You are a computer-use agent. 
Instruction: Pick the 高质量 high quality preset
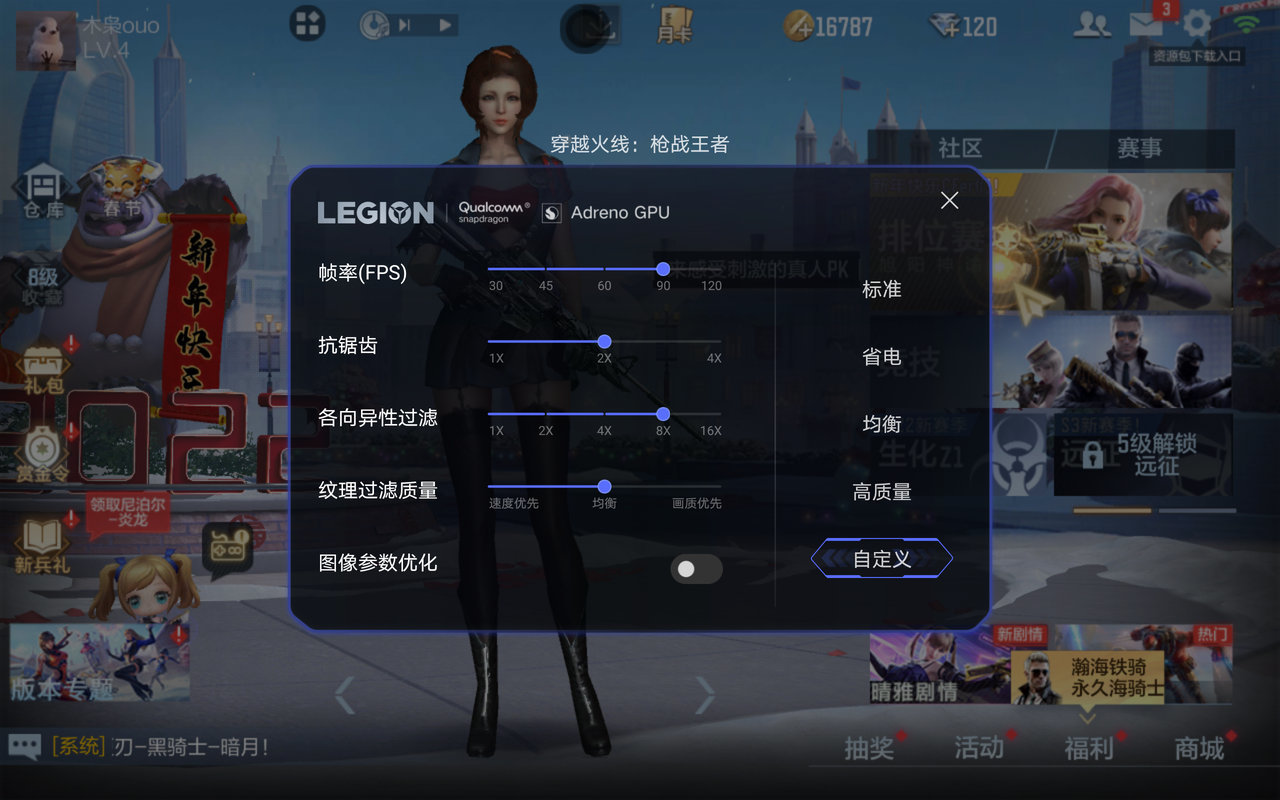pos(881,492)
